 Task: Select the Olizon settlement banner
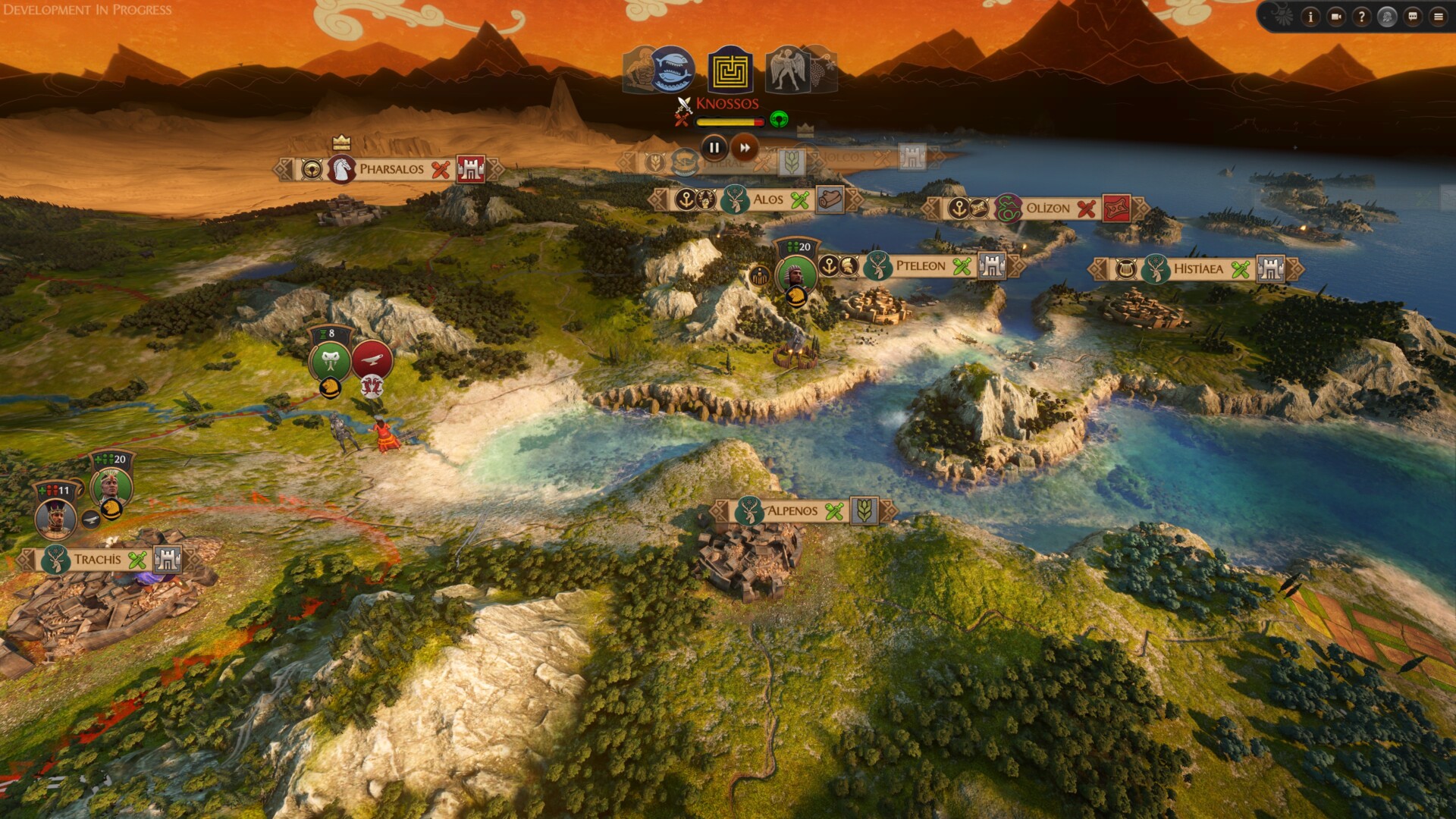[x=1047, y=209]
